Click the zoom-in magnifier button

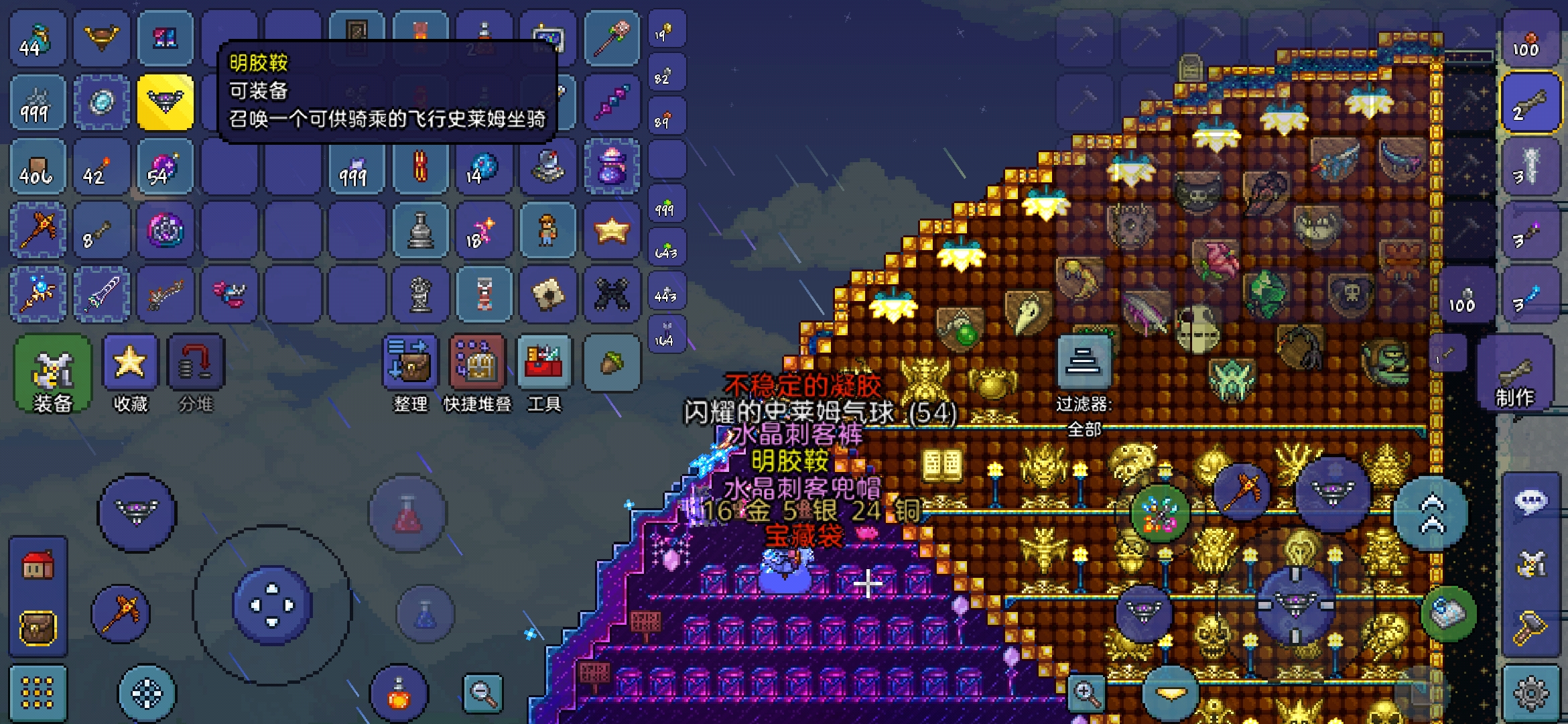pos(1086,694)
